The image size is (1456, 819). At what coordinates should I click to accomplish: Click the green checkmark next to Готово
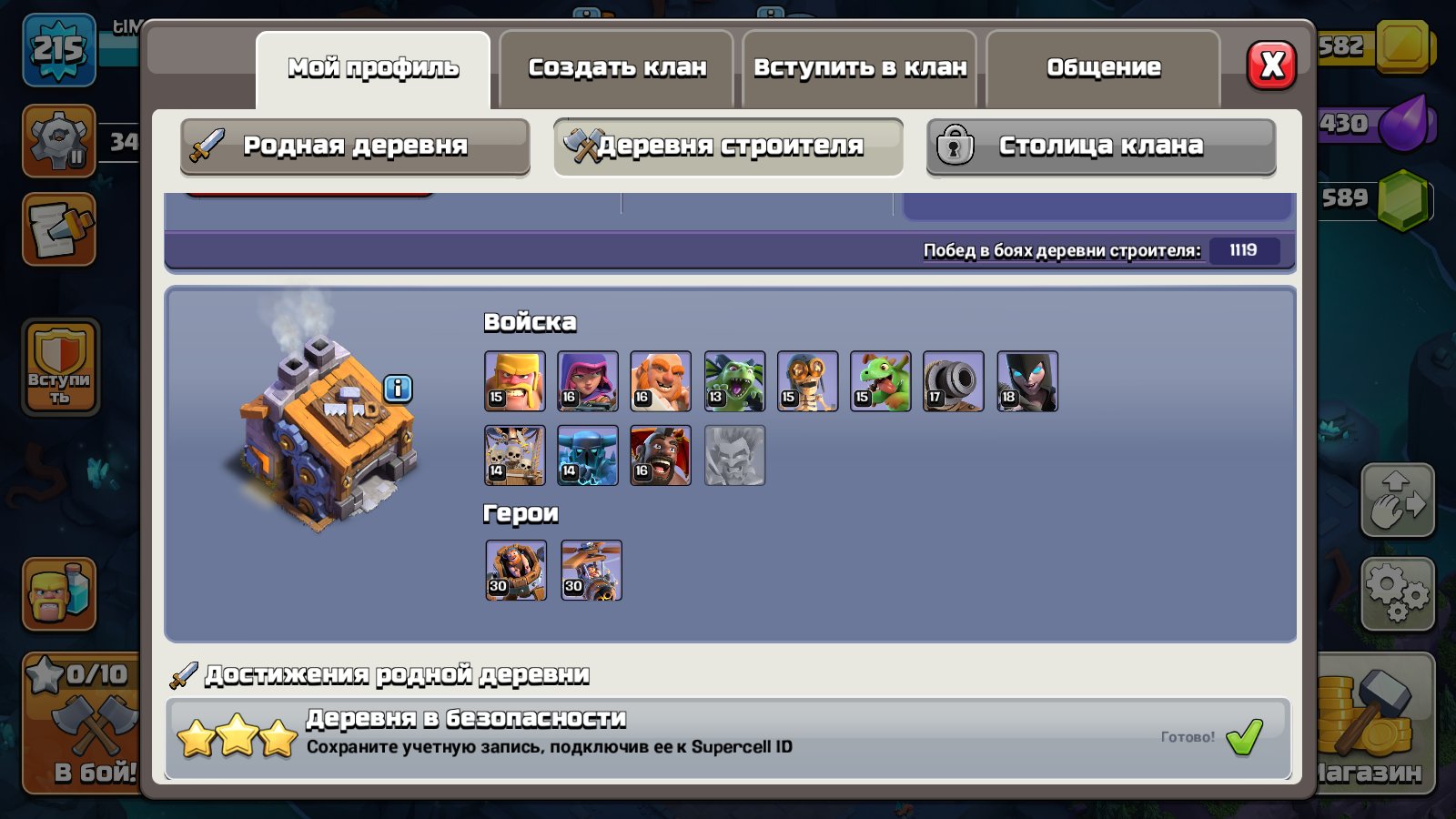tap(1243, 739)
